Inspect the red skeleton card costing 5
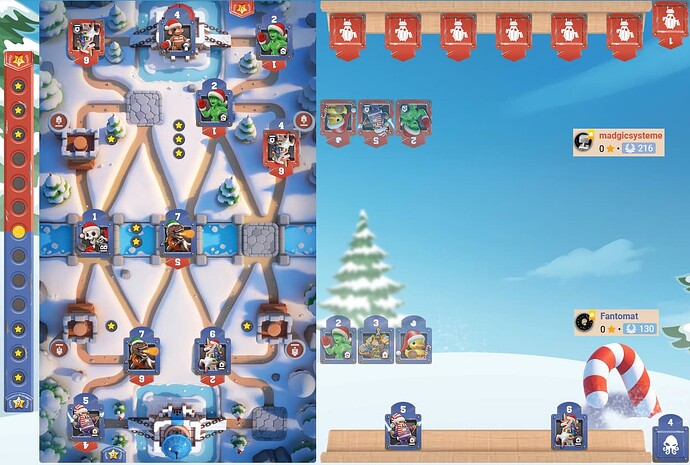 pos(376,122)
